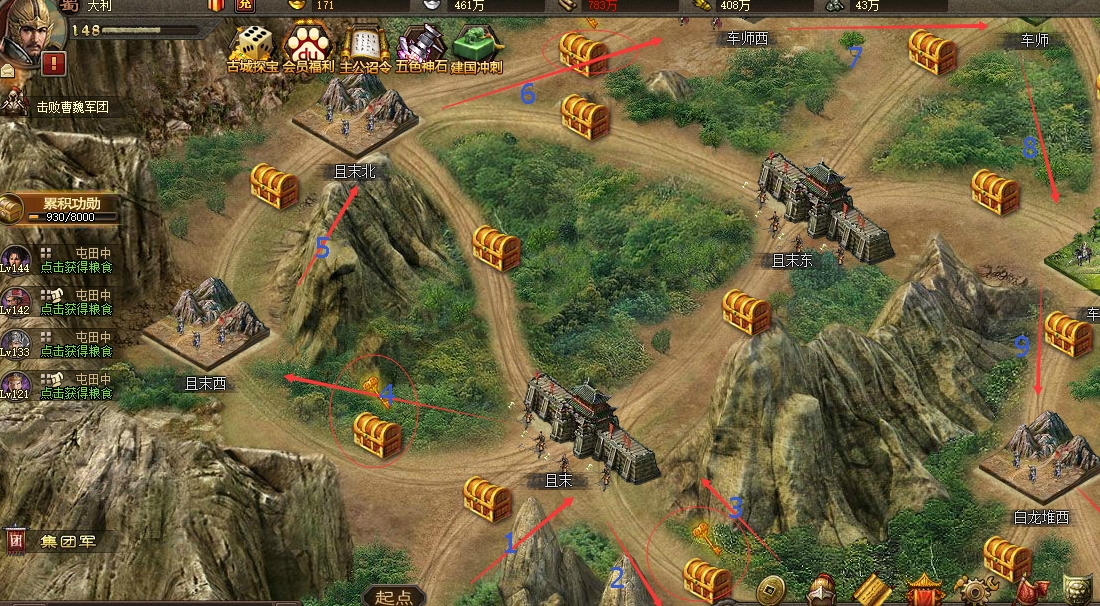Screen dimensions: 1100x606
Task: Click the 起点 starting point button
Action: tap(394, 596)
